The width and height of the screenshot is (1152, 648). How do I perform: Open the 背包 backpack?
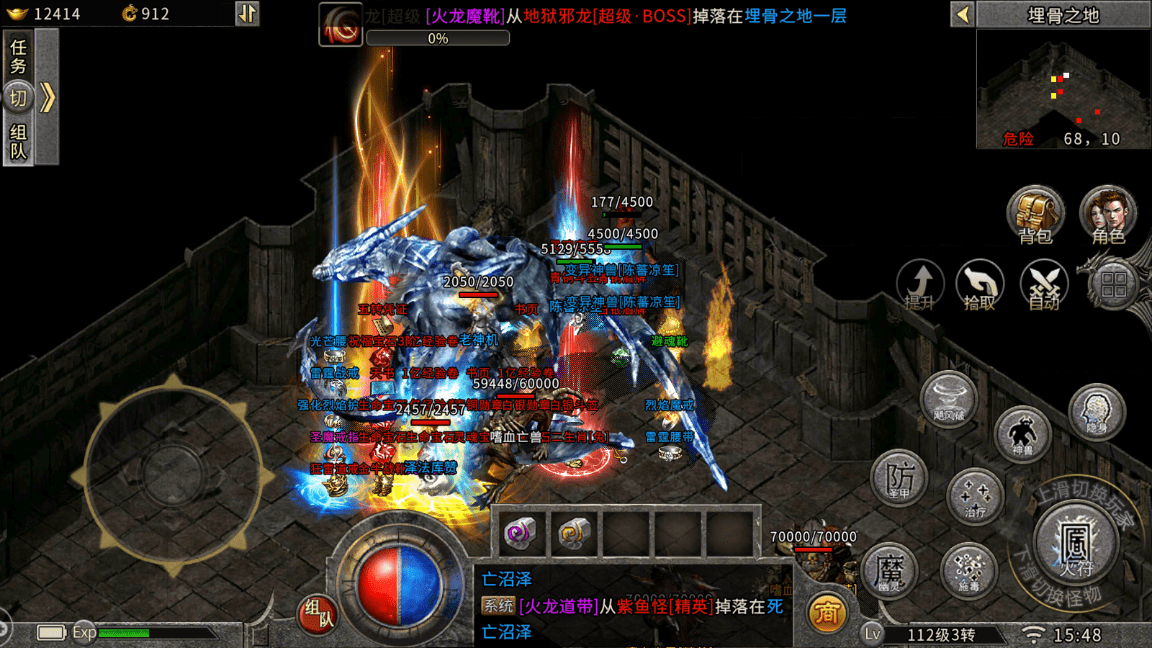coord(1035,214)
